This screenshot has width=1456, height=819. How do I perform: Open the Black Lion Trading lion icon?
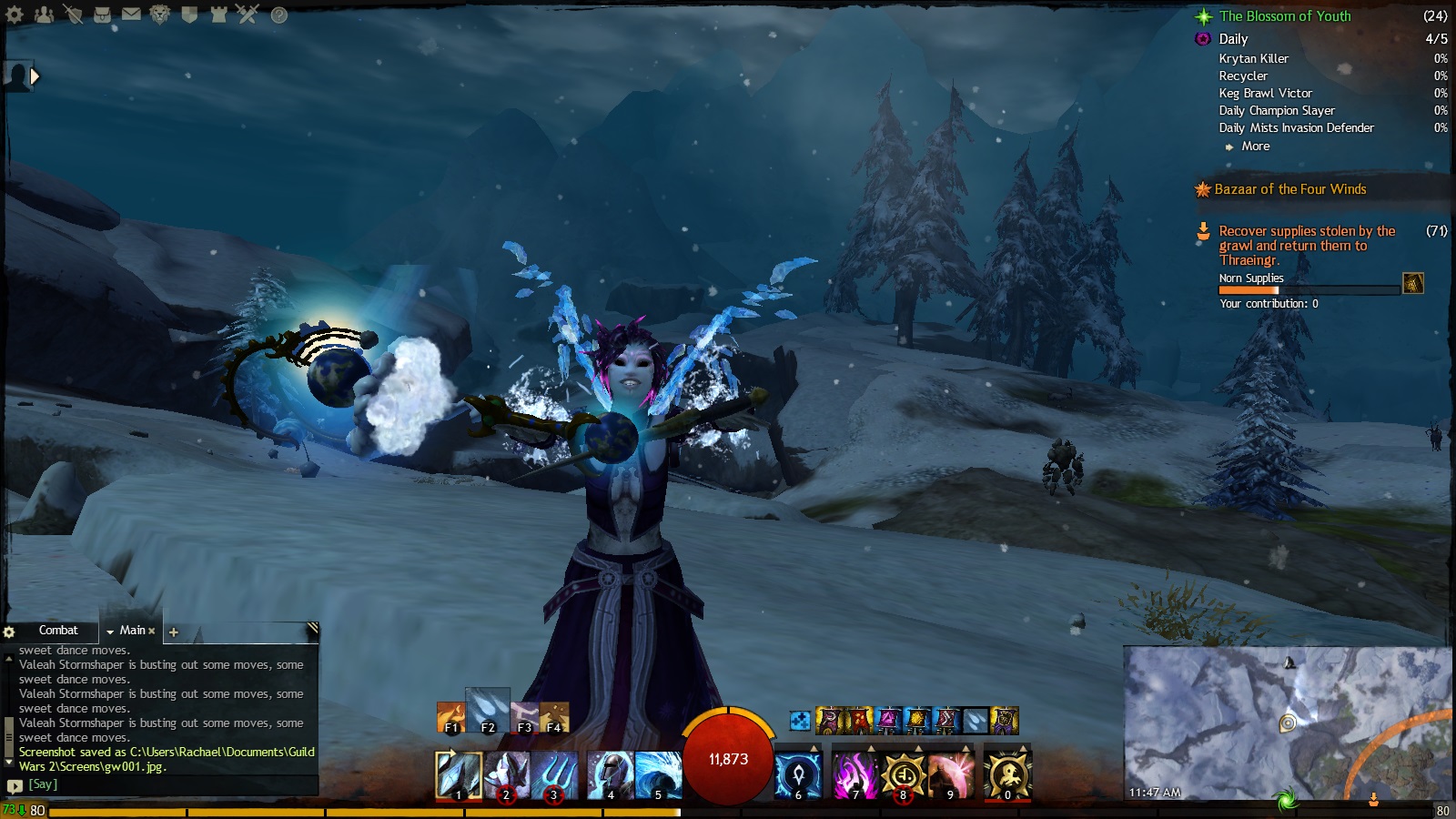coord(160,15)
